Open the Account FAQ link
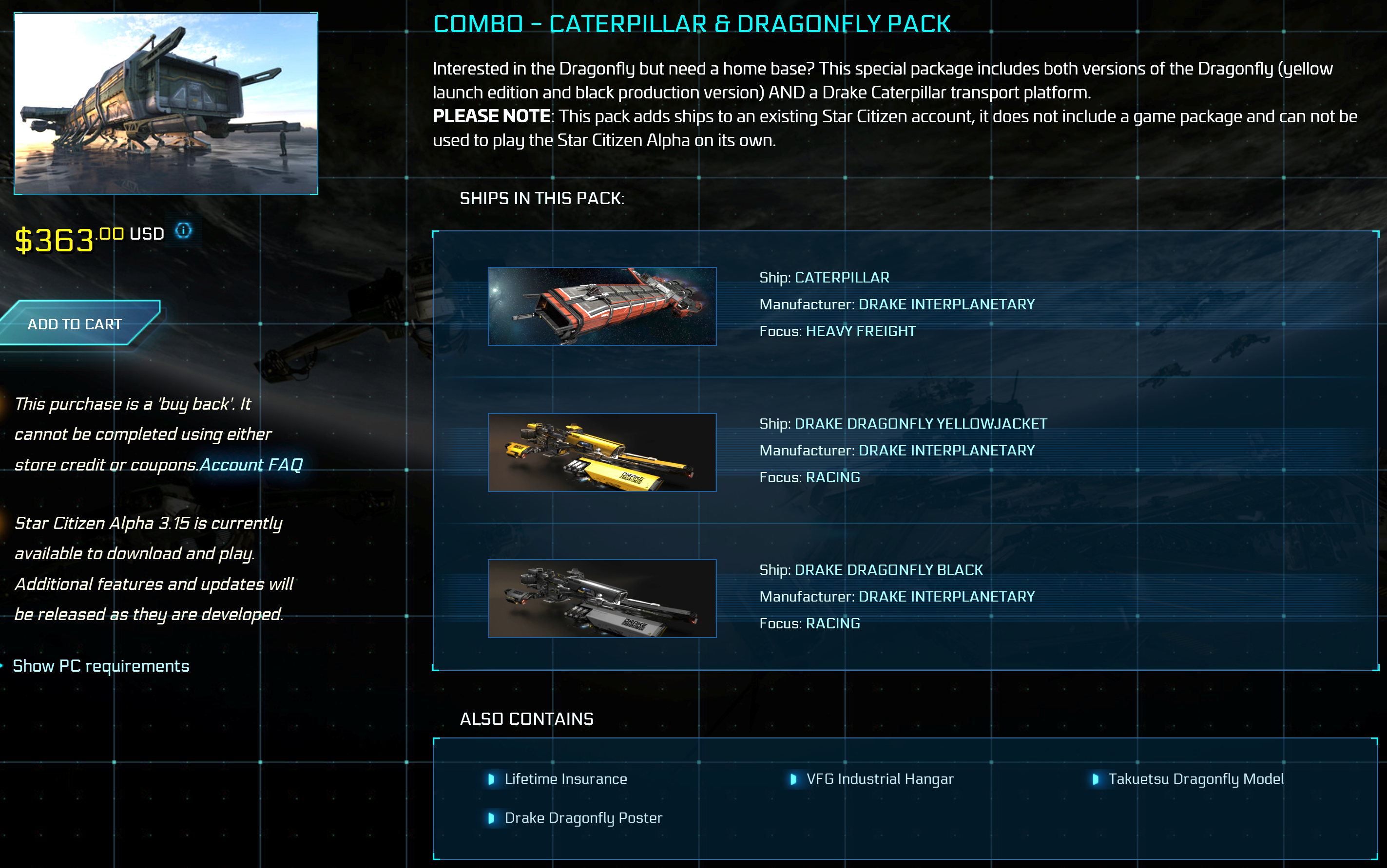 click(x=251, y=464)
